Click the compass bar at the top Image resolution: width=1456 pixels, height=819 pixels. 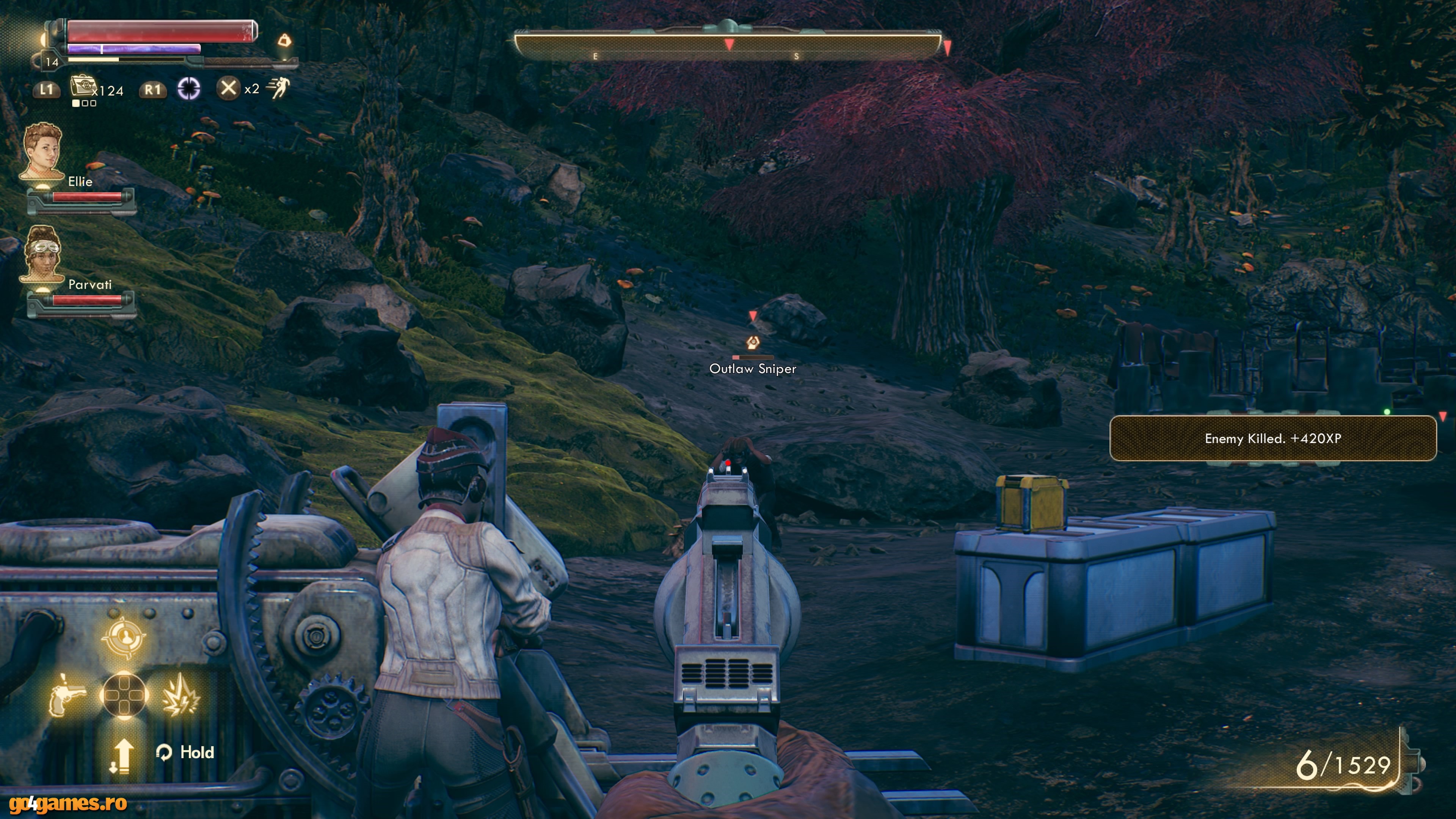pyautogui.click(x=728, y=45)
